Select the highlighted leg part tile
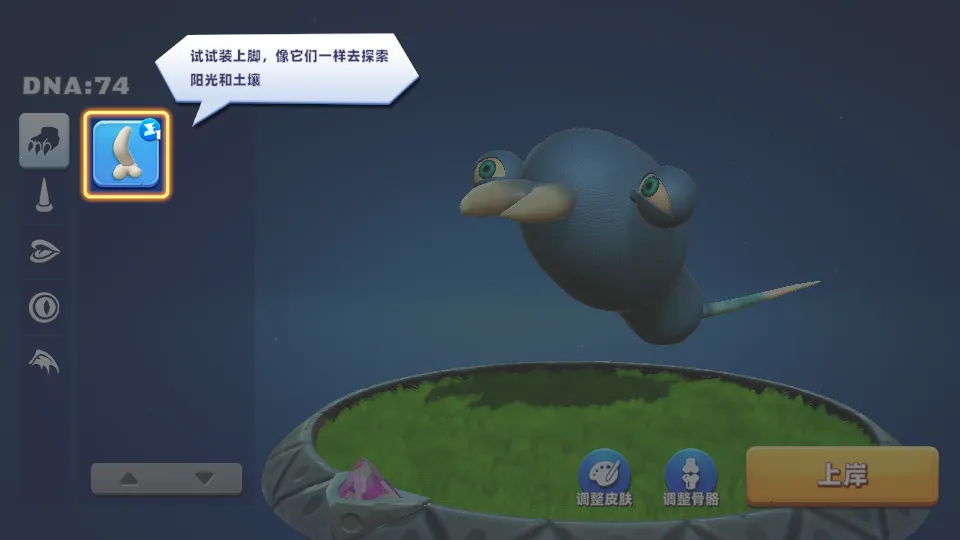The image size is (960, 540). click(126, 155)
